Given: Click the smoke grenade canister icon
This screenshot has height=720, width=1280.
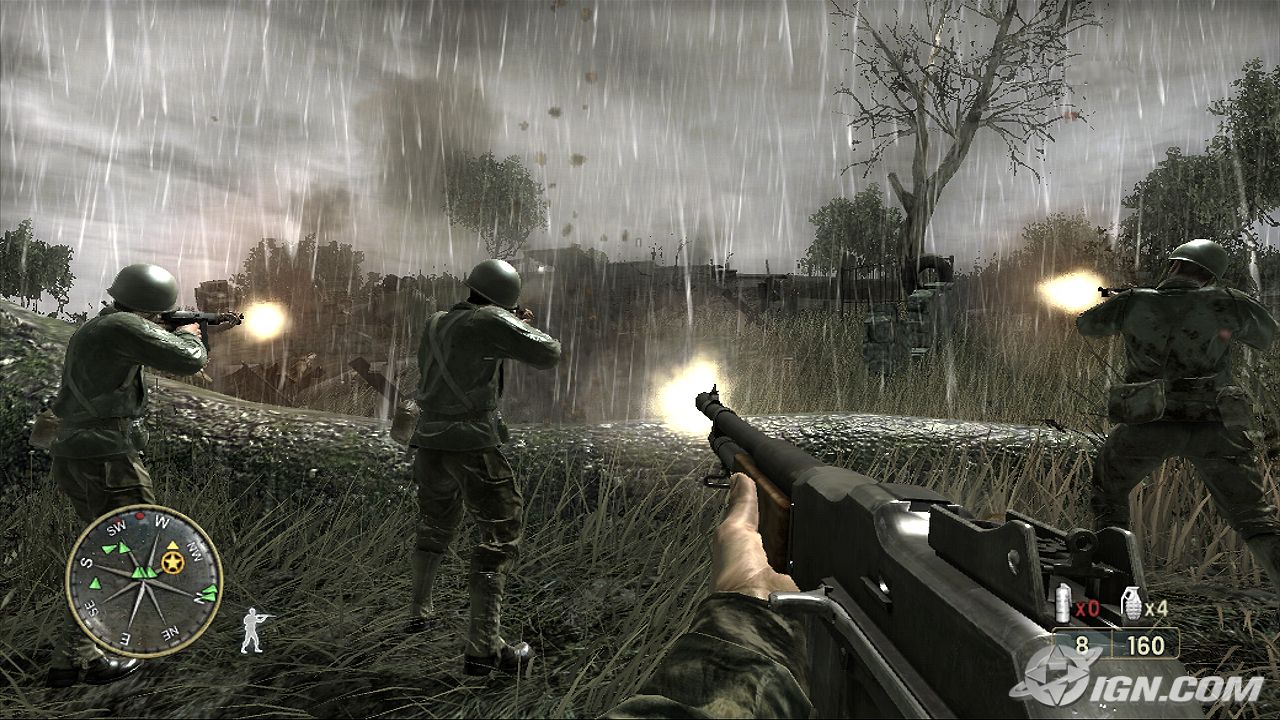Looking at the screenshot, I should tap(1063, 604).
